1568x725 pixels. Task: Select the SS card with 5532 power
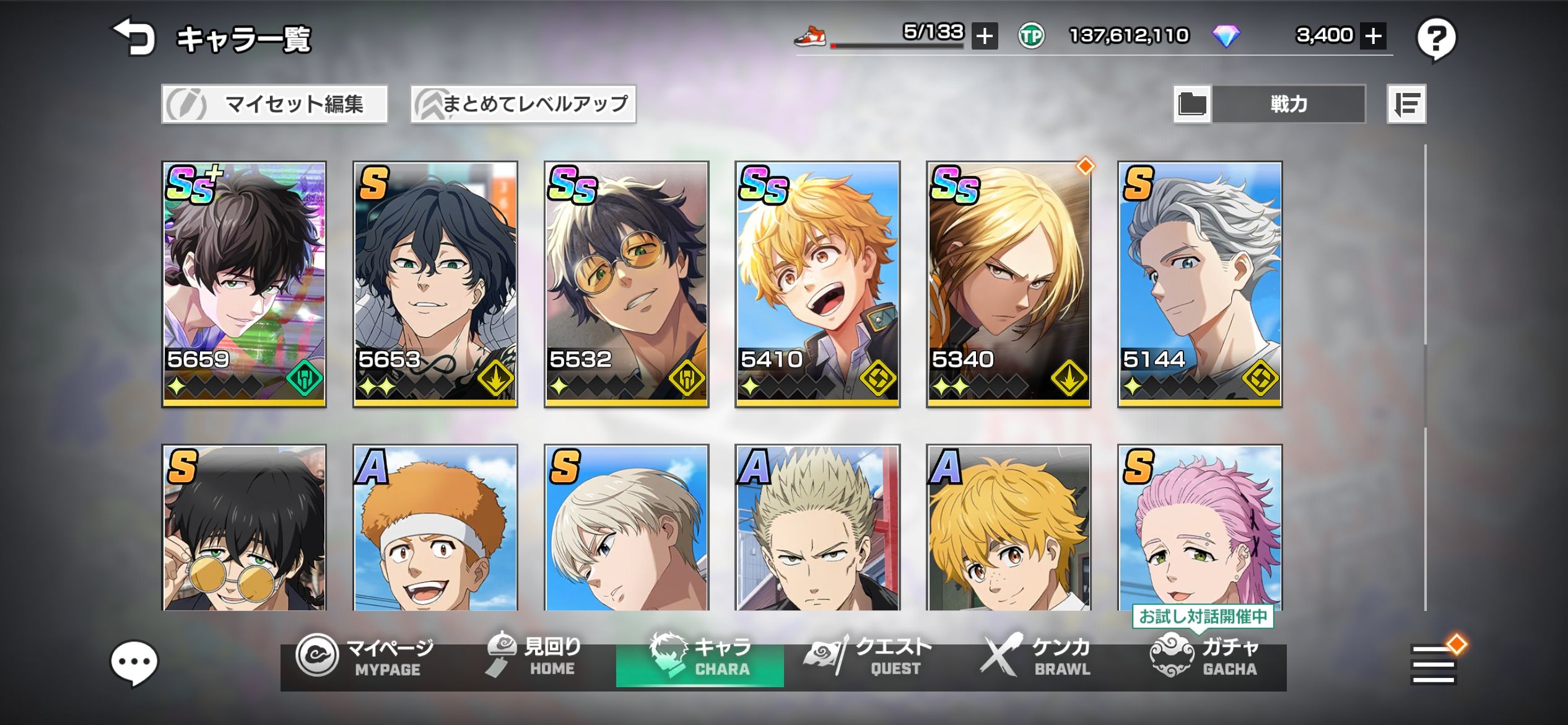point(626,284)
